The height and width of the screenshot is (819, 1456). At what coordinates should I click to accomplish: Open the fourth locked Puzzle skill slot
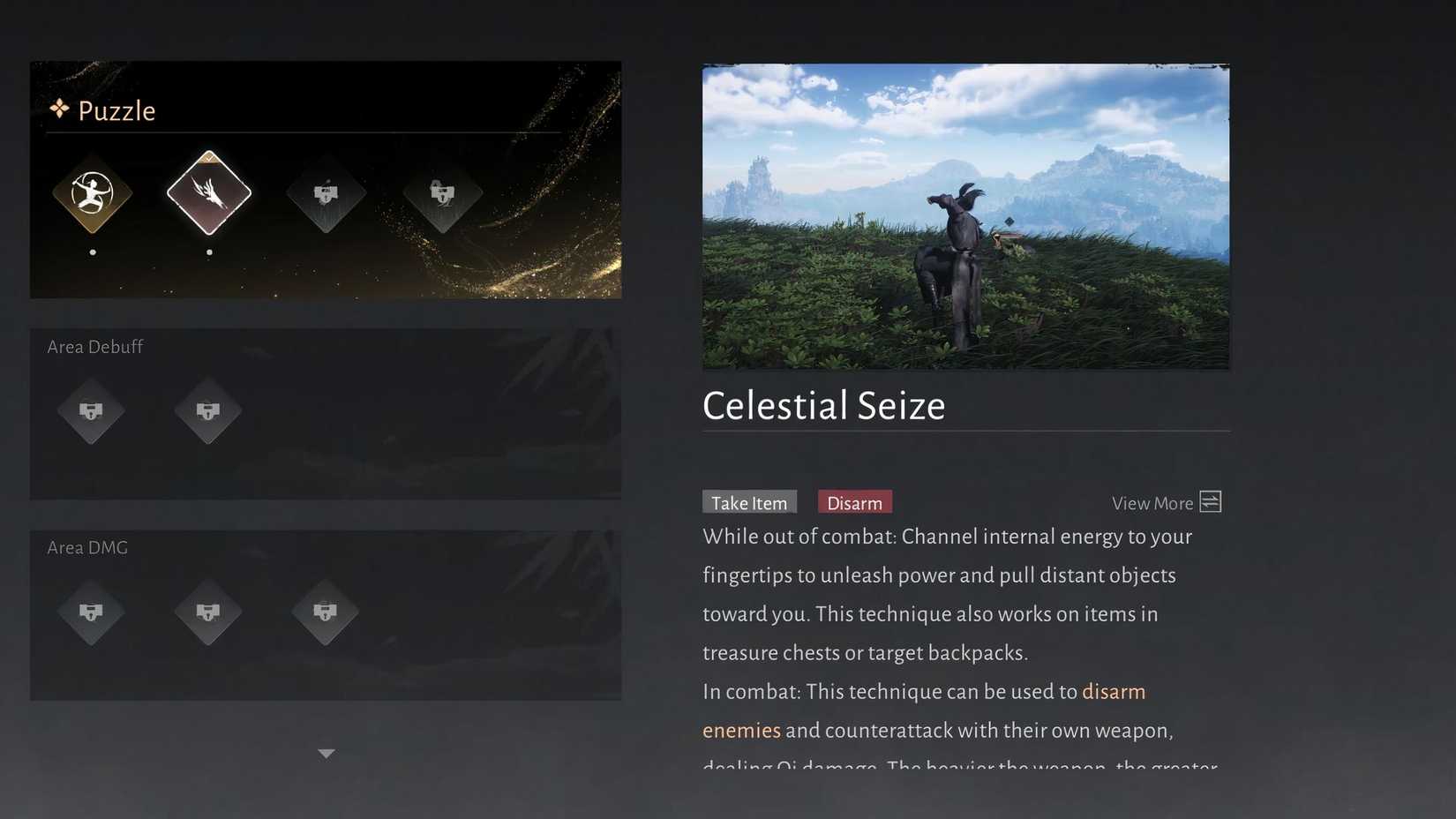(x=441, y=196)
